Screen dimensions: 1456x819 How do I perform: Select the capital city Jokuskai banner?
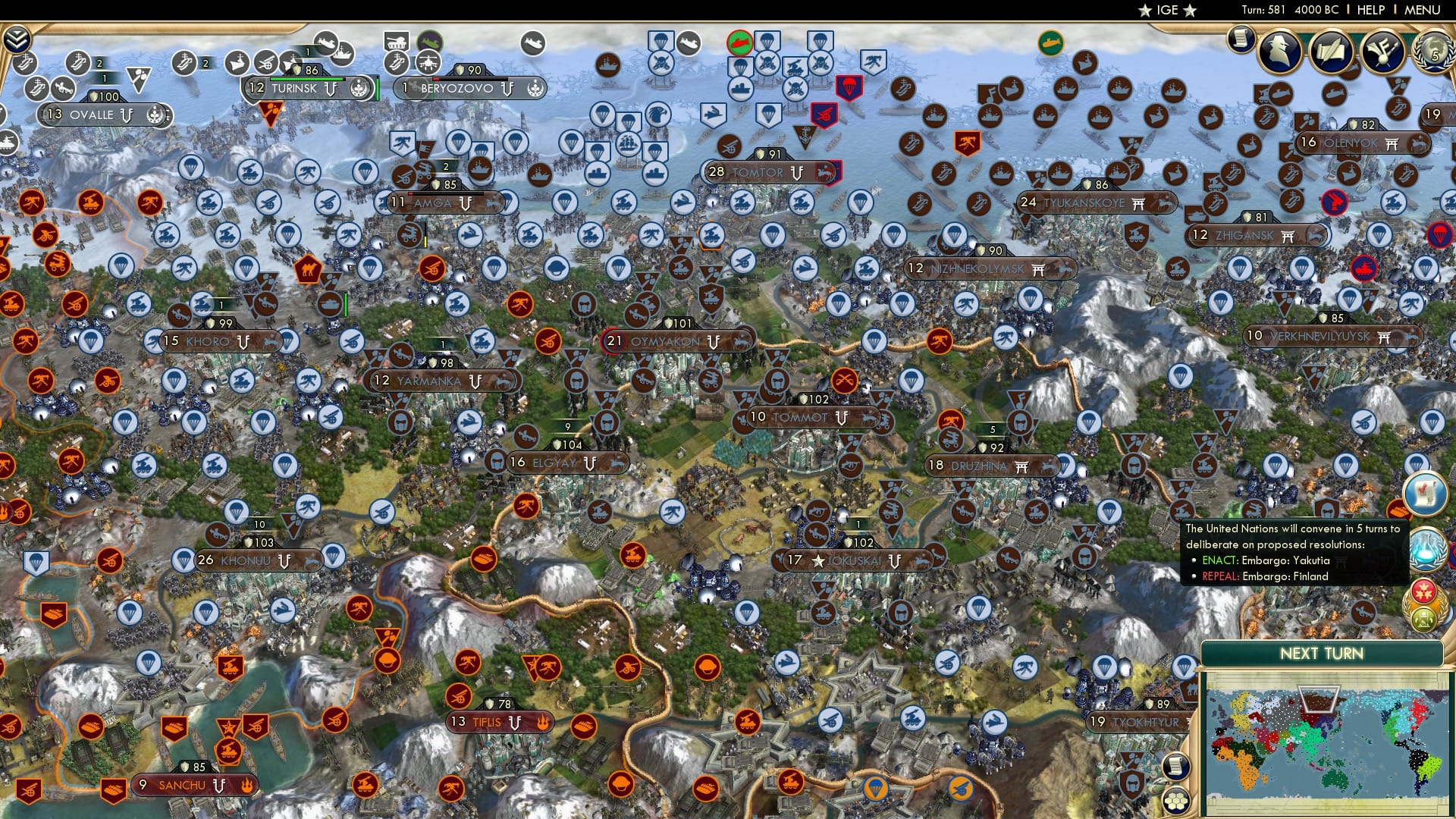834,560
